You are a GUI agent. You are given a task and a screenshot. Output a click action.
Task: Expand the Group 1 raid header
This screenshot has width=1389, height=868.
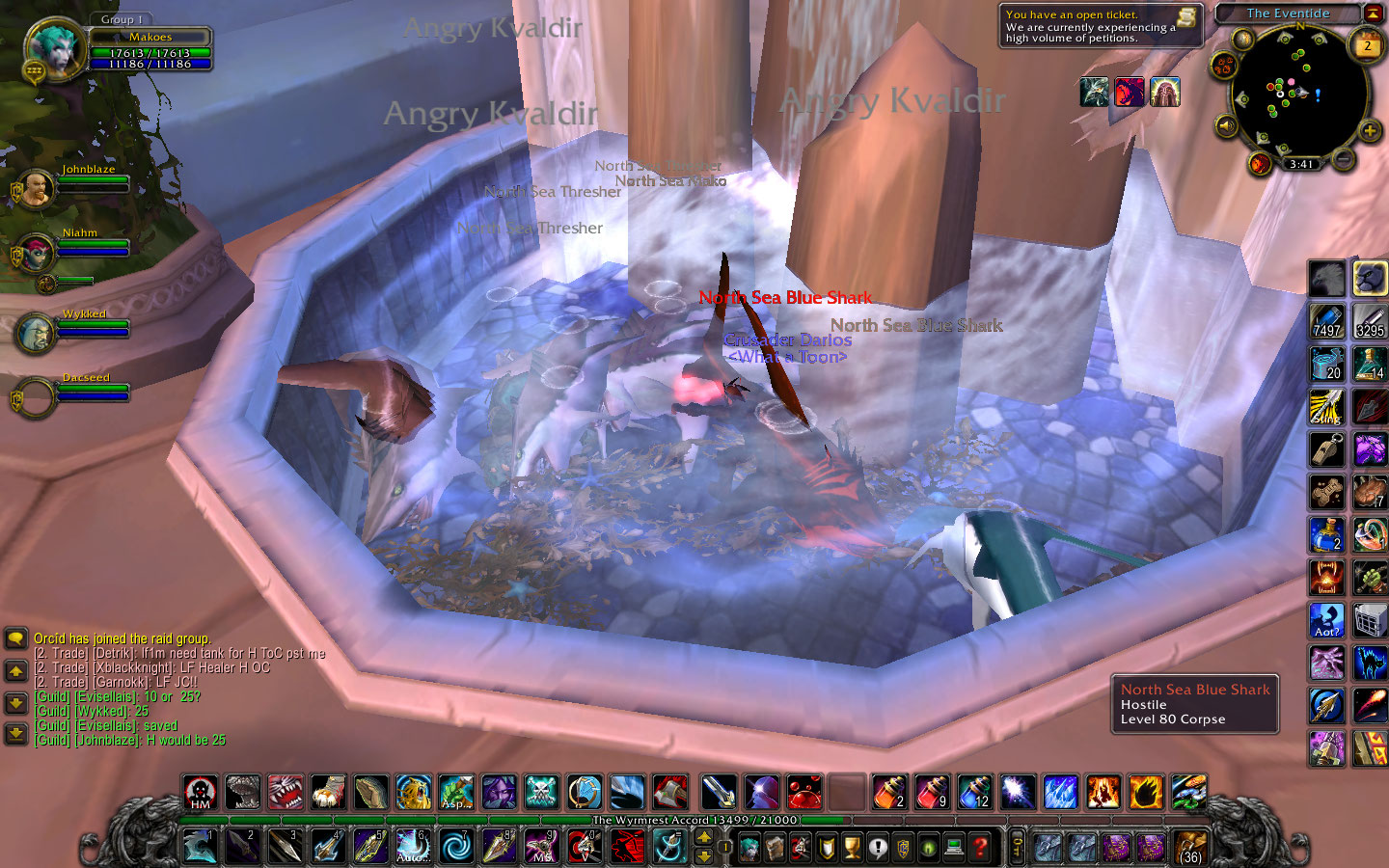point(122,17)
